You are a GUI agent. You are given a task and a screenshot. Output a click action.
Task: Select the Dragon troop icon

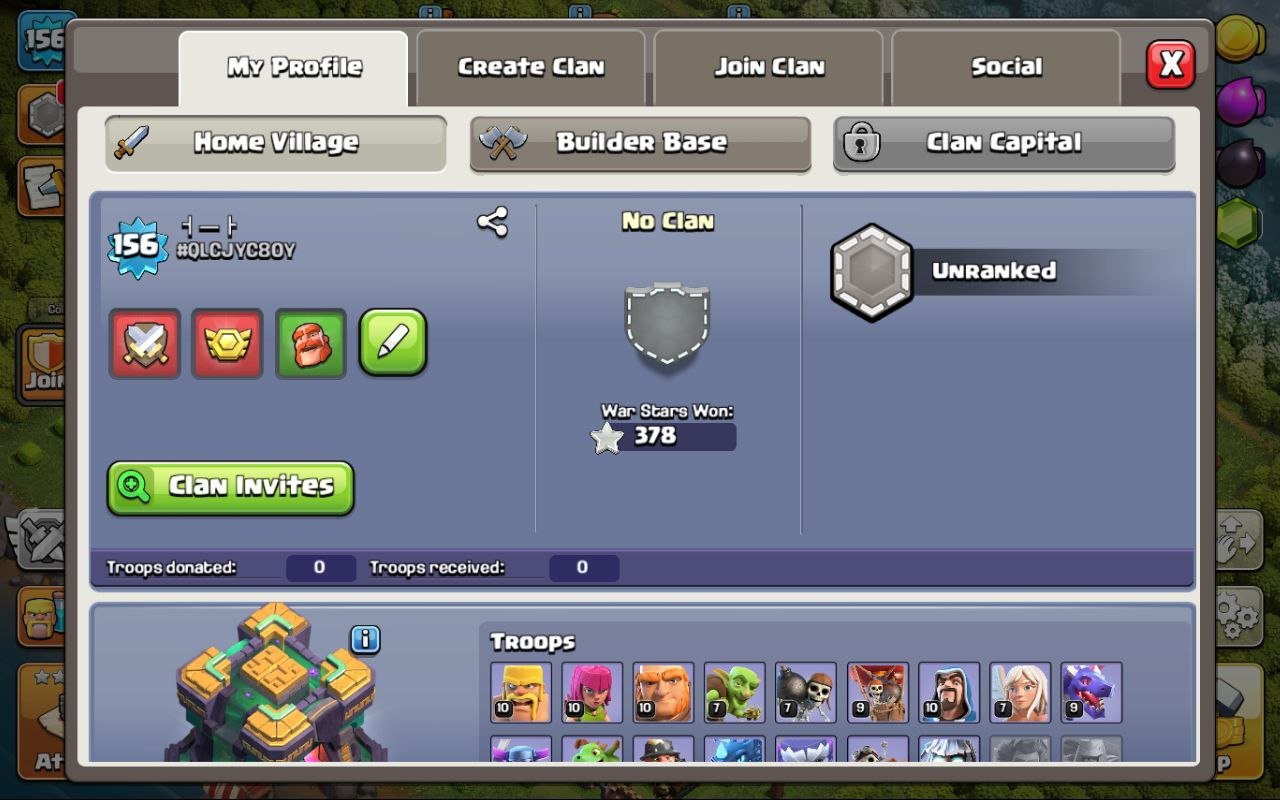pos(1092,692)
